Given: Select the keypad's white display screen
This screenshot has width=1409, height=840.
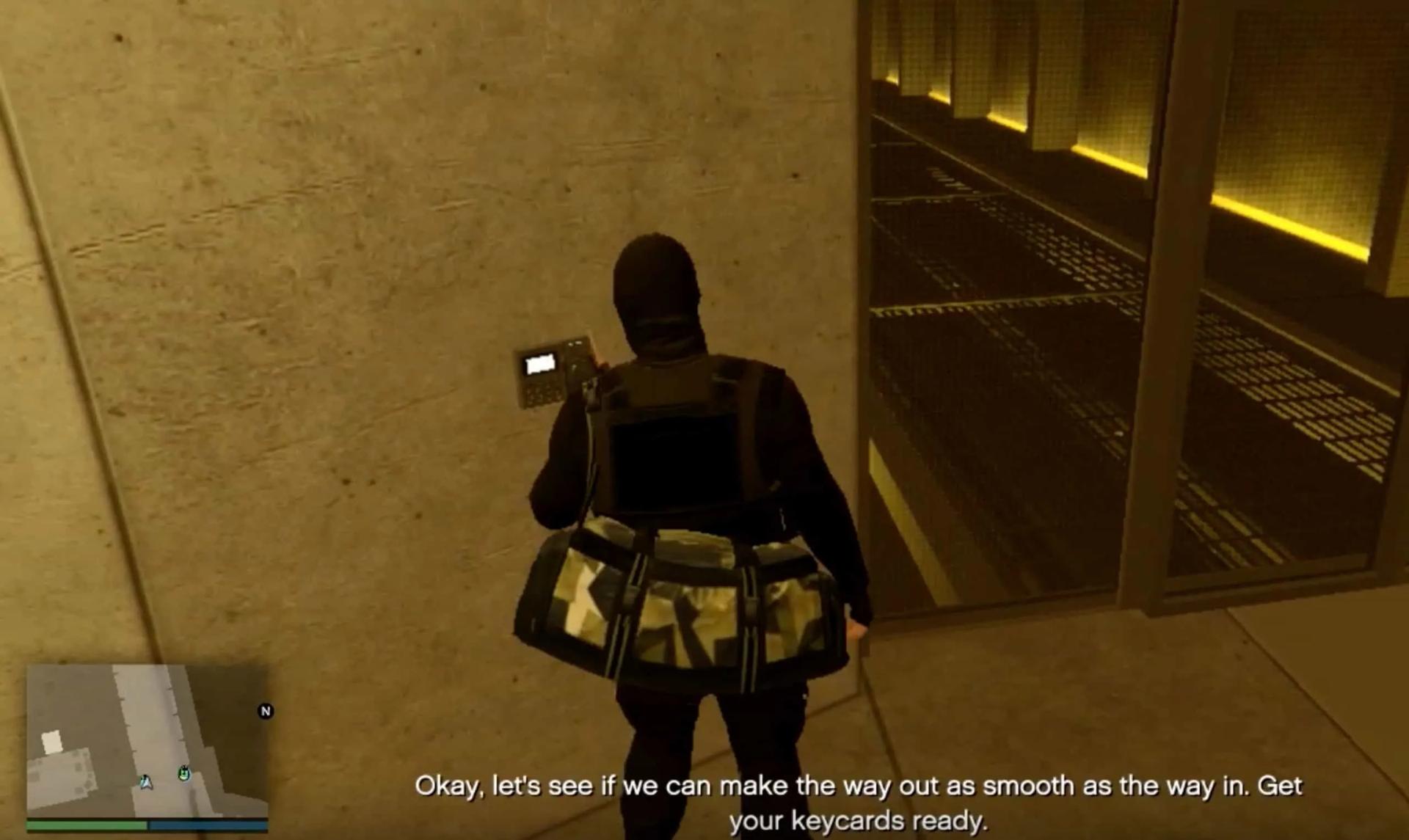Looking at the screenshot, I should coord(539,365).
